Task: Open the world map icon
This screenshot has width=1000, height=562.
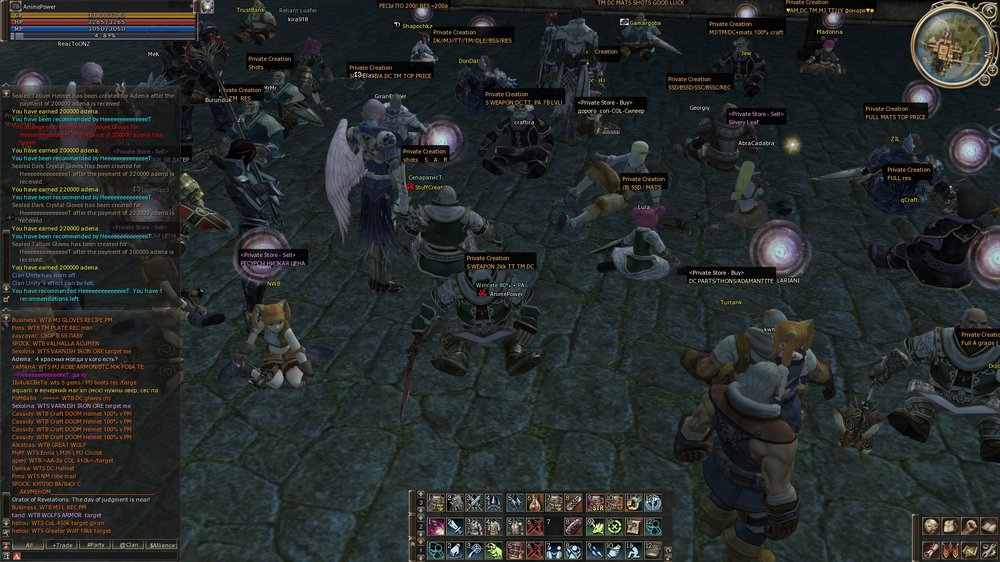Action: click(x=969, y=550)
